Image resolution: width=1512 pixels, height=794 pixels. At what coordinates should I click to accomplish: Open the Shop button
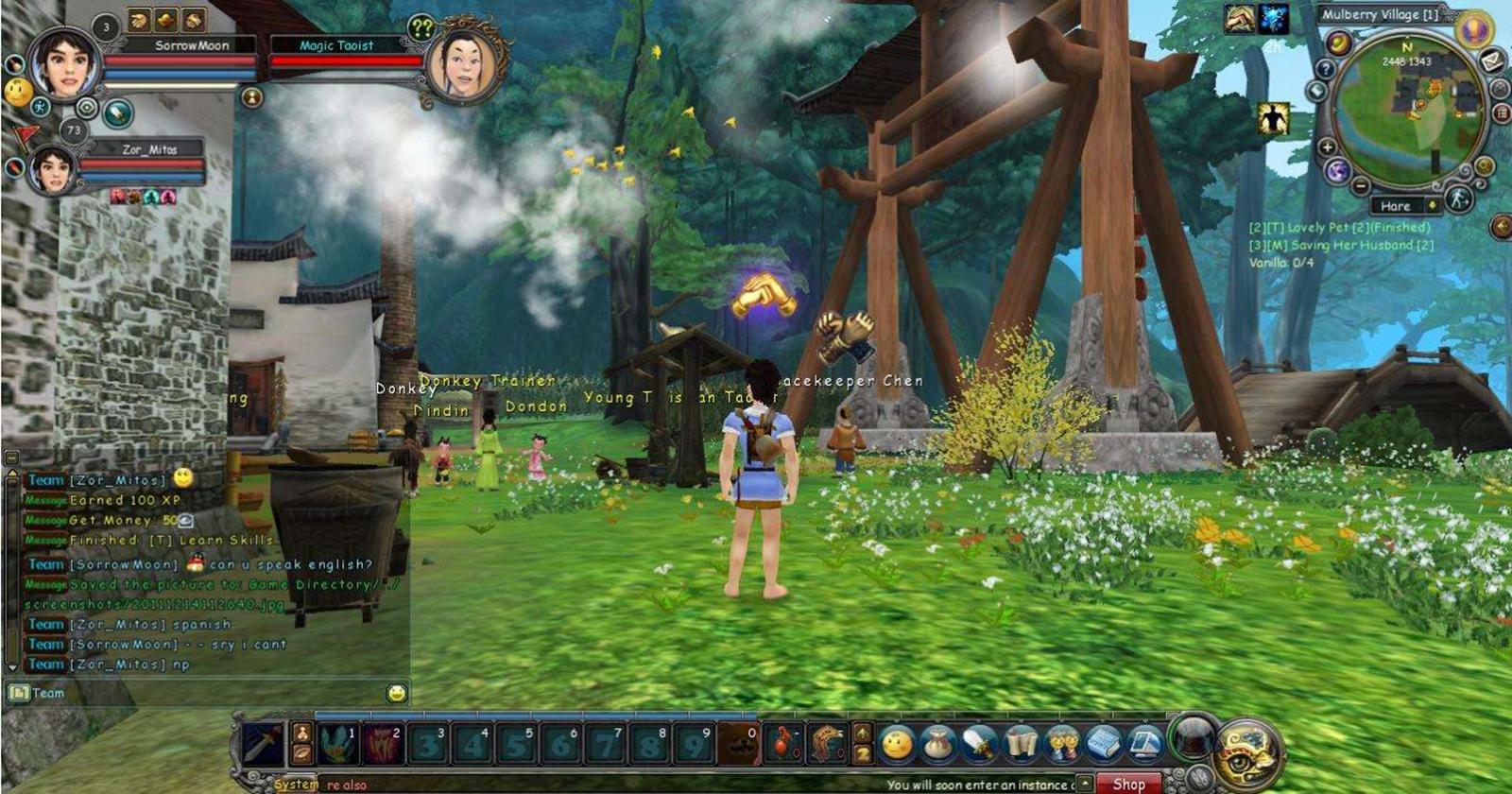1128,784
